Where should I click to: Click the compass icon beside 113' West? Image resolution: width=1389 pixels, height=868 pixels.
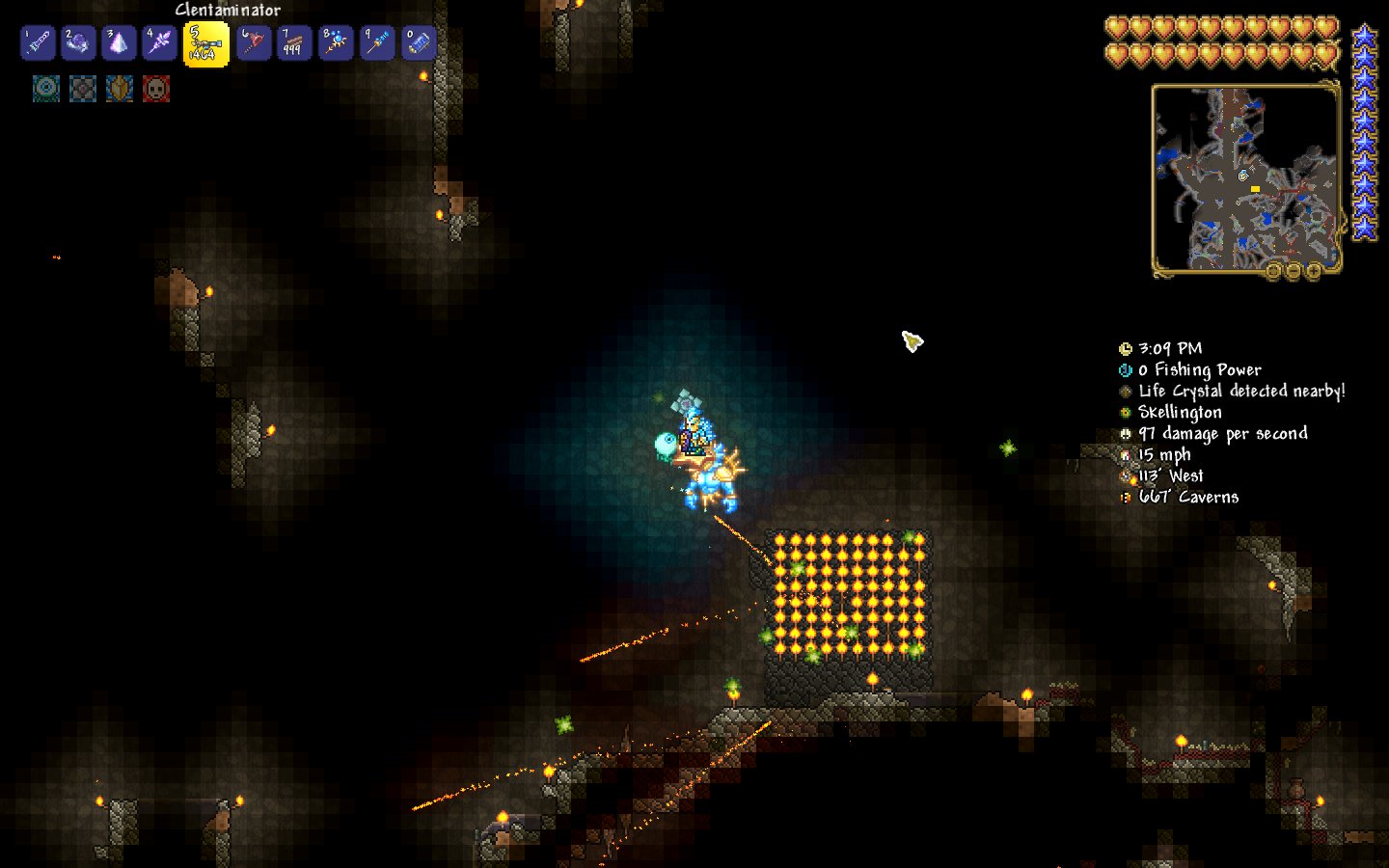(x=1125, y=475)
